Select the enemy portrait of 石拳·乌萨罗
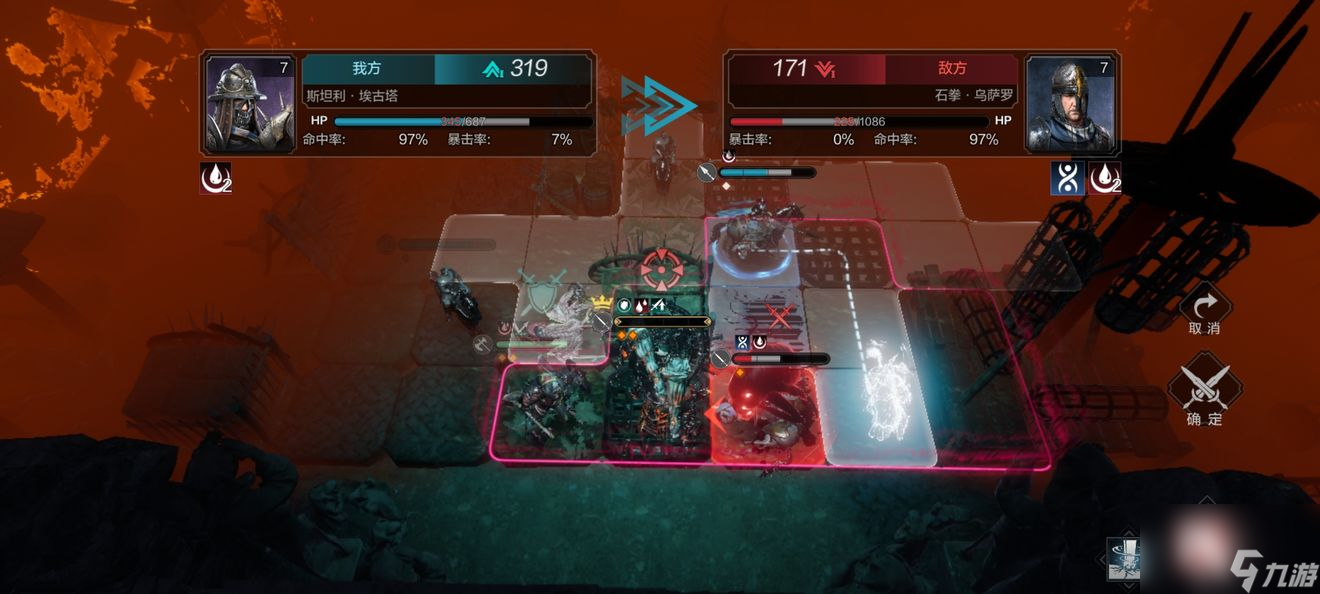Screen dimensions: 1320x594 click(1070, 103)
